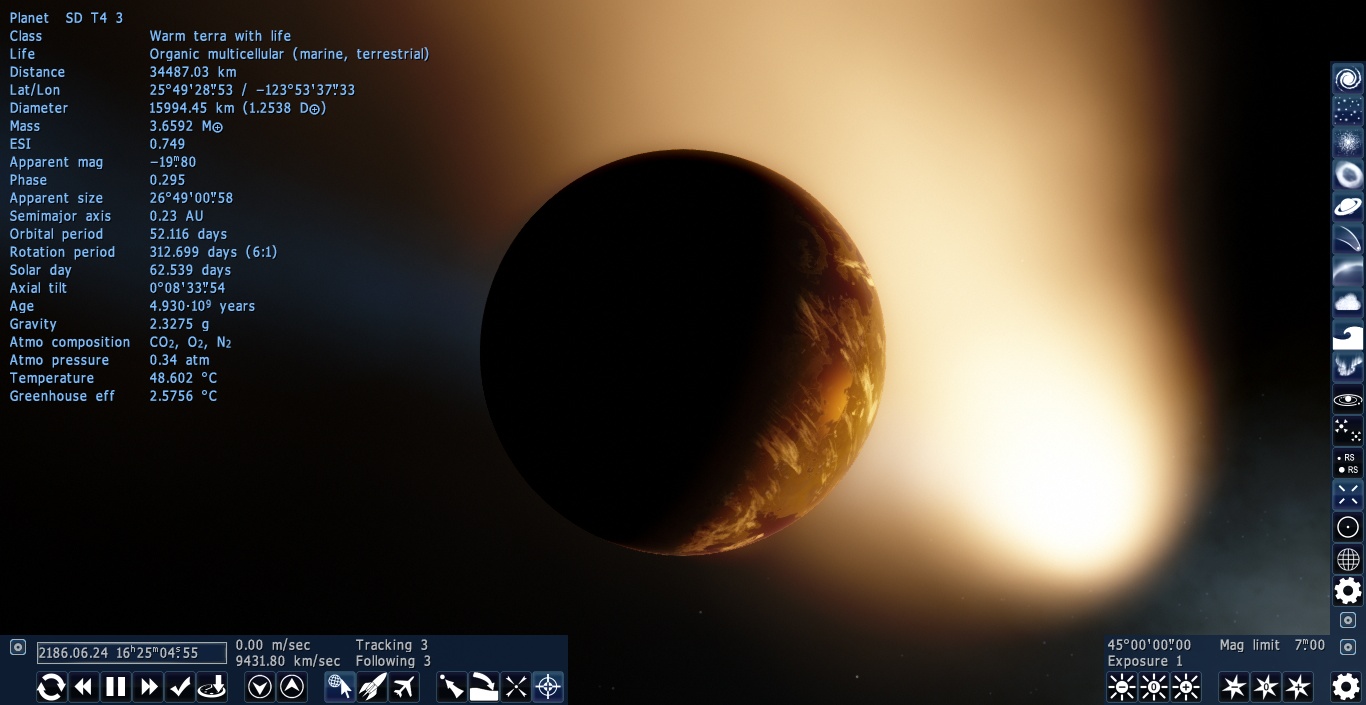Toggle water display using the wave icon
1366x705 pixels.
(x=1348, y=335)
